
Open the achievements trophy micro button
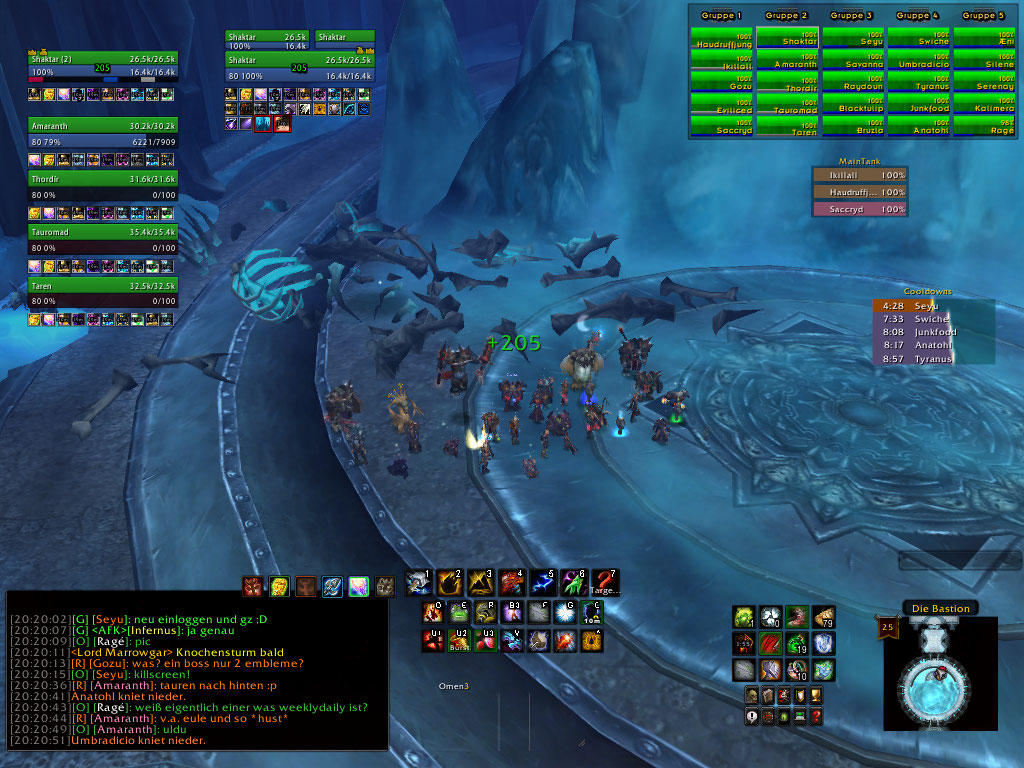tap(816, 695)
